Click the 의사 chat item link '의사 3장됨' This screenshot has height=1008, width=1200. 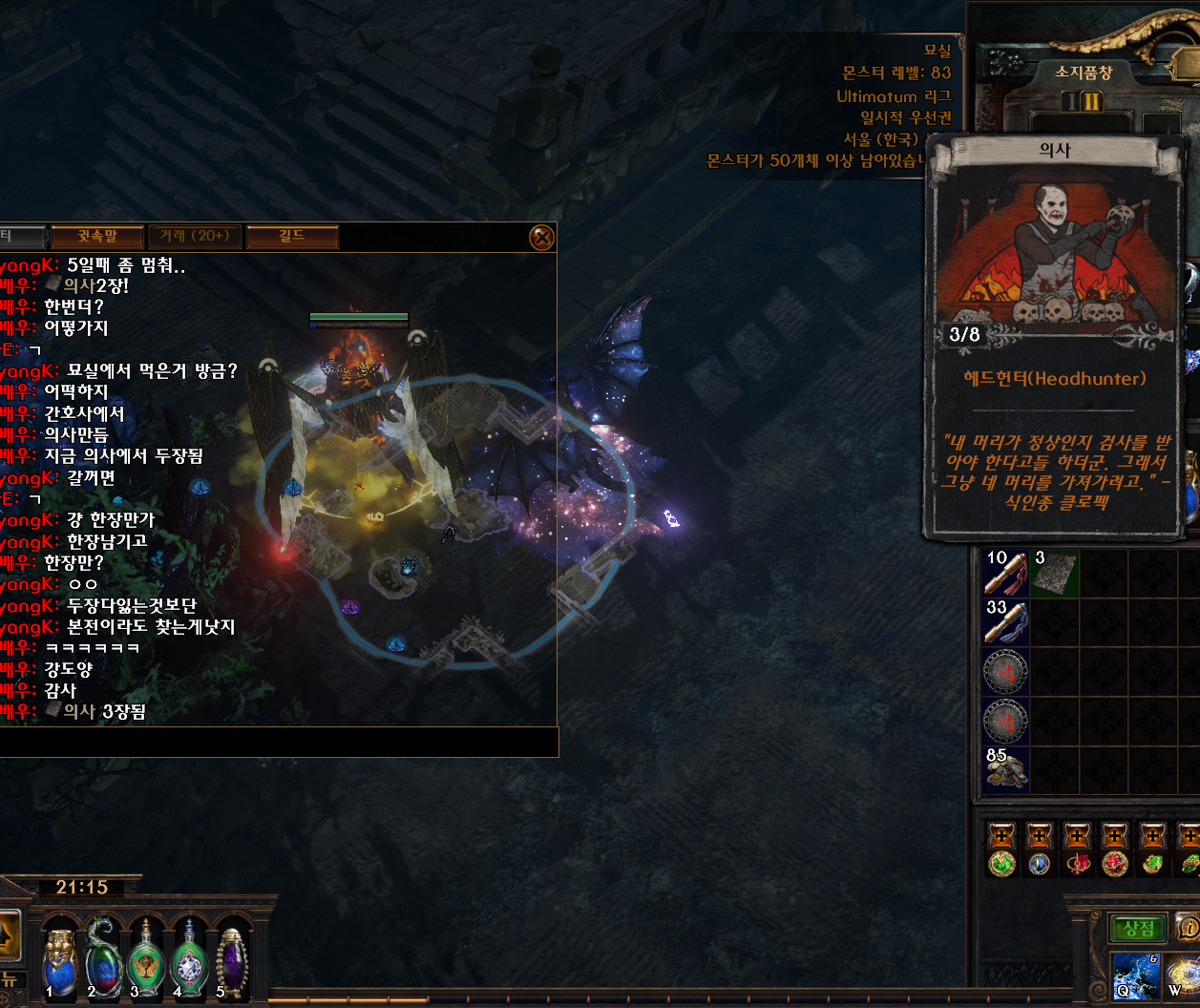coord(79,711)
